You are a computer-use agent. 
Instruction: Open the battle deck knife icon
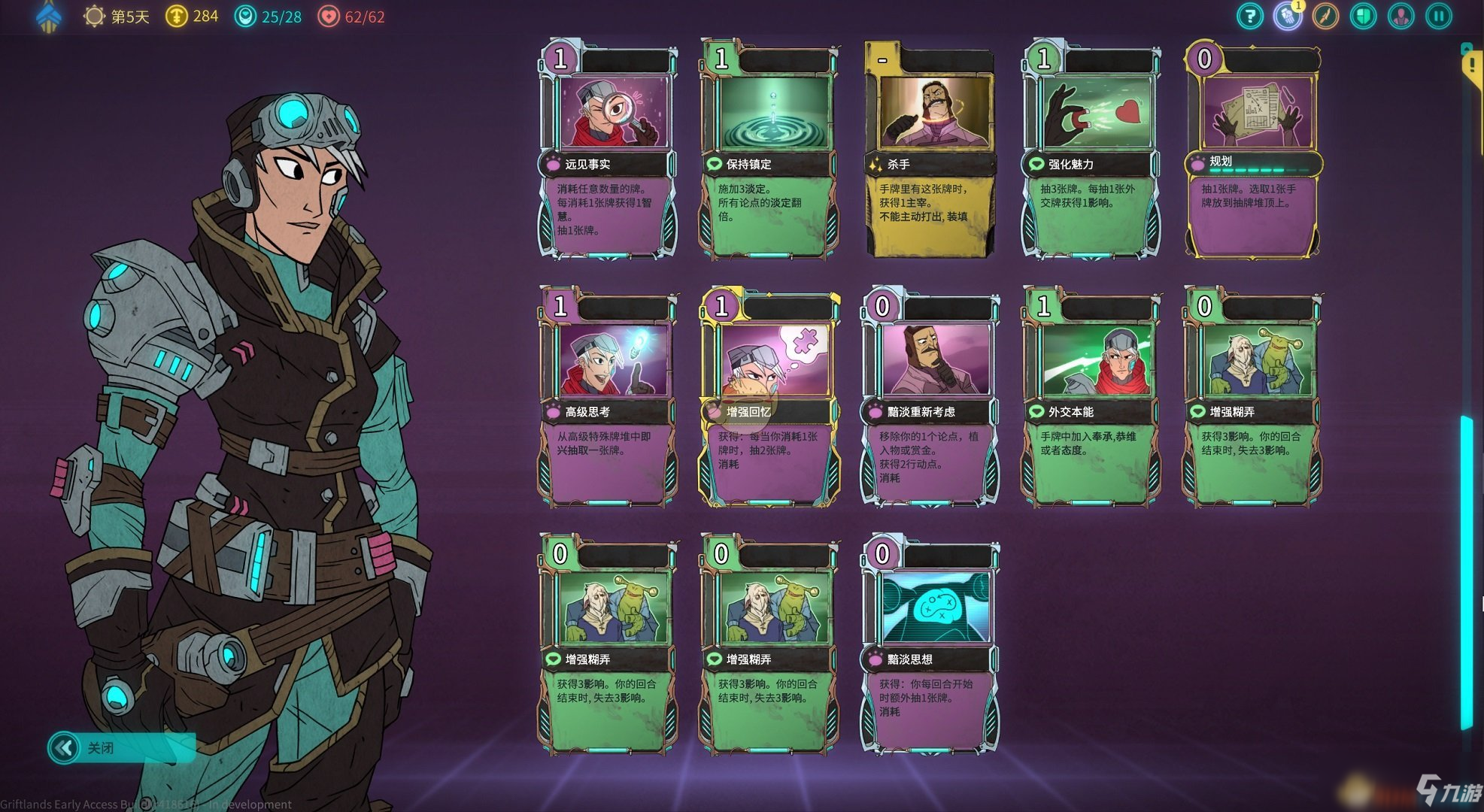tap(1325, 16)
